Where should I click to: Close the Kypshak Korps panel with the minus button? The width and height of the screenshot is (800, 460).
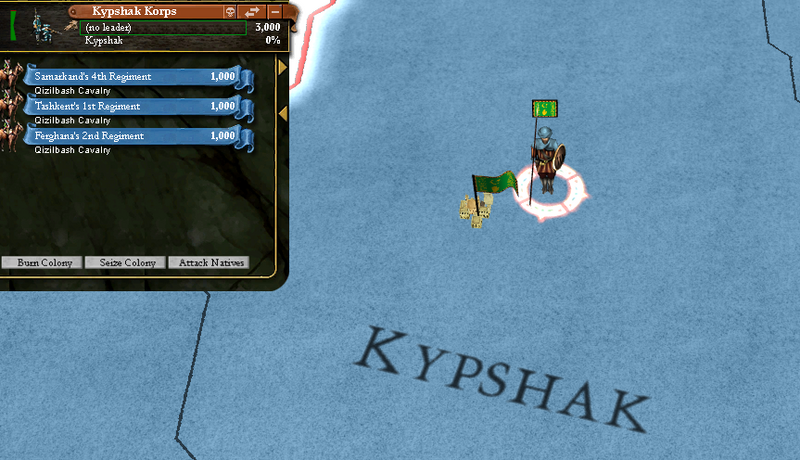(275, 11)
